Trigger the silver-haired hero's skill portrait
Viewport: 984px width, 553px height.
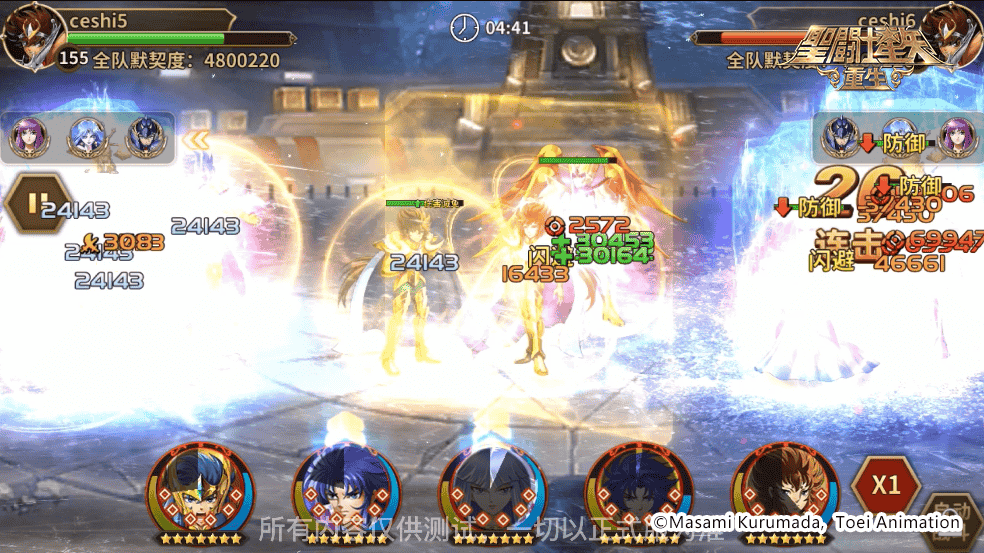click(492, 490)
